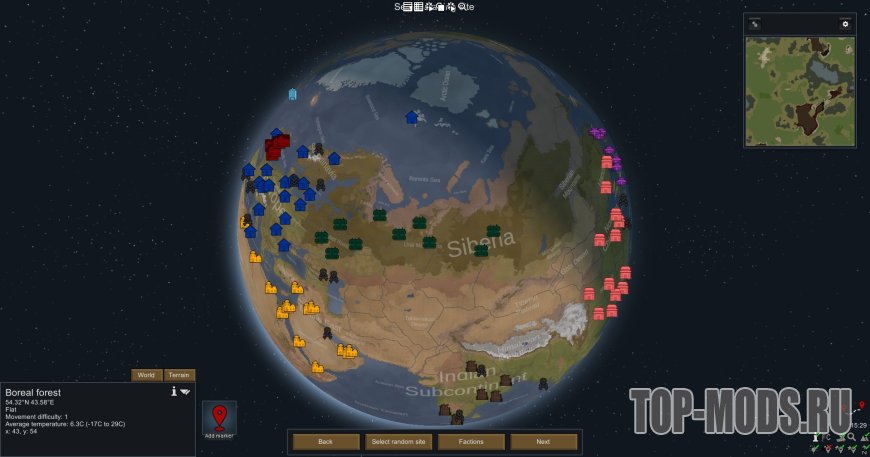Switch to the World tab
This screenshot has height=457, width=870.
tap(146, 375)
